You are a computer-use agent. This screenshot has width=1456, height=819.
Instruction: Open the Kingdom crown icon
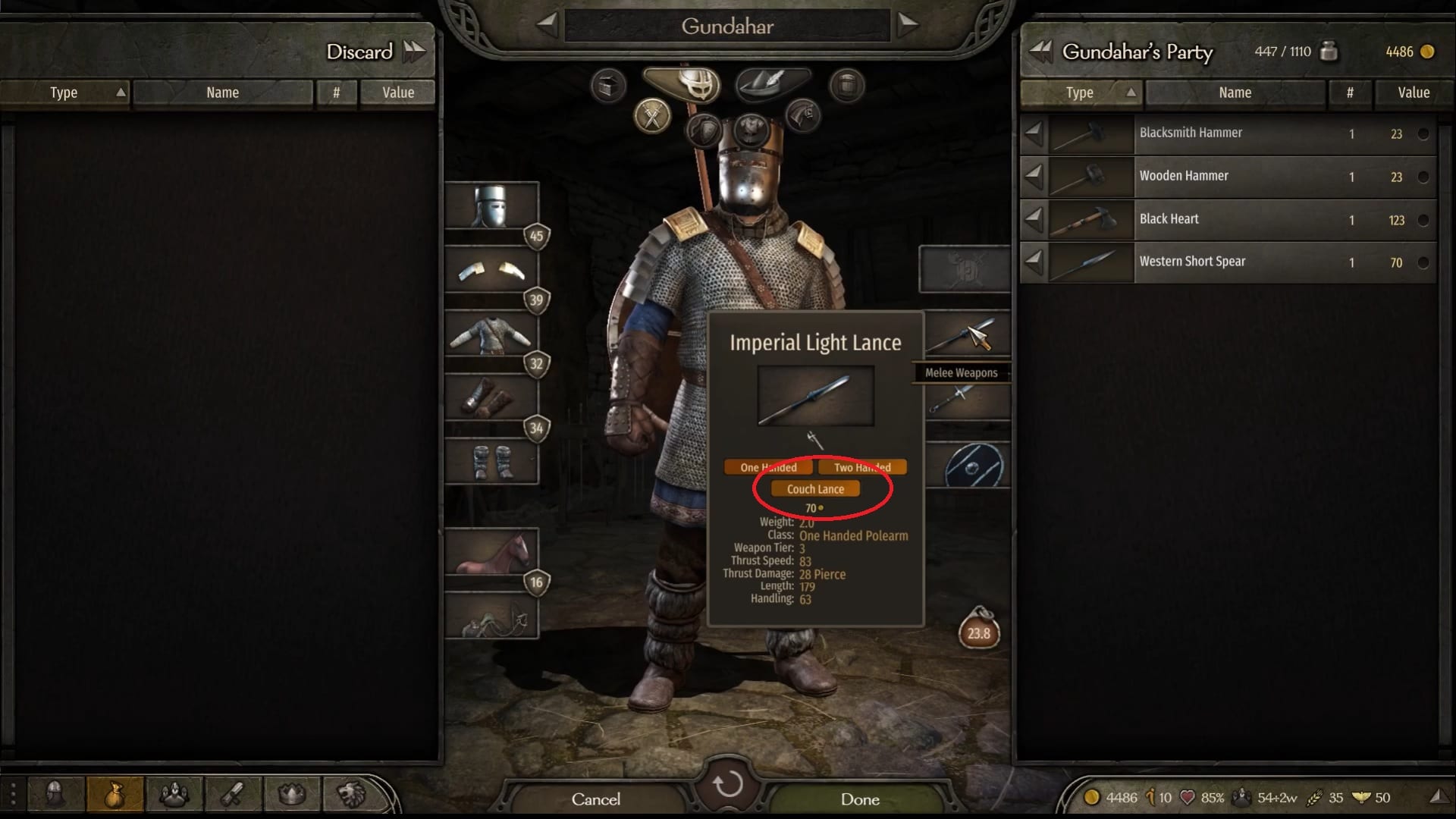tap(291, 794)
